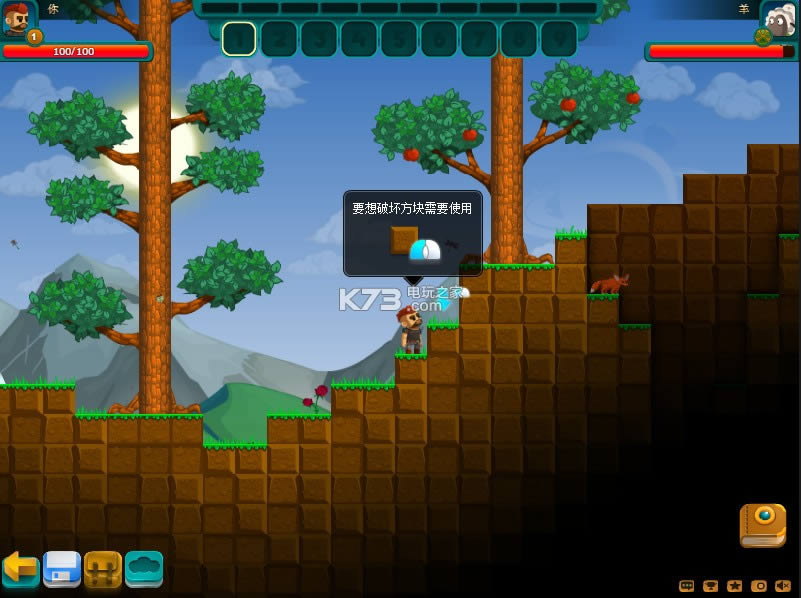Toggle fullscreen with the square icon
Screen dimensions: 801x598
point(759,586)
